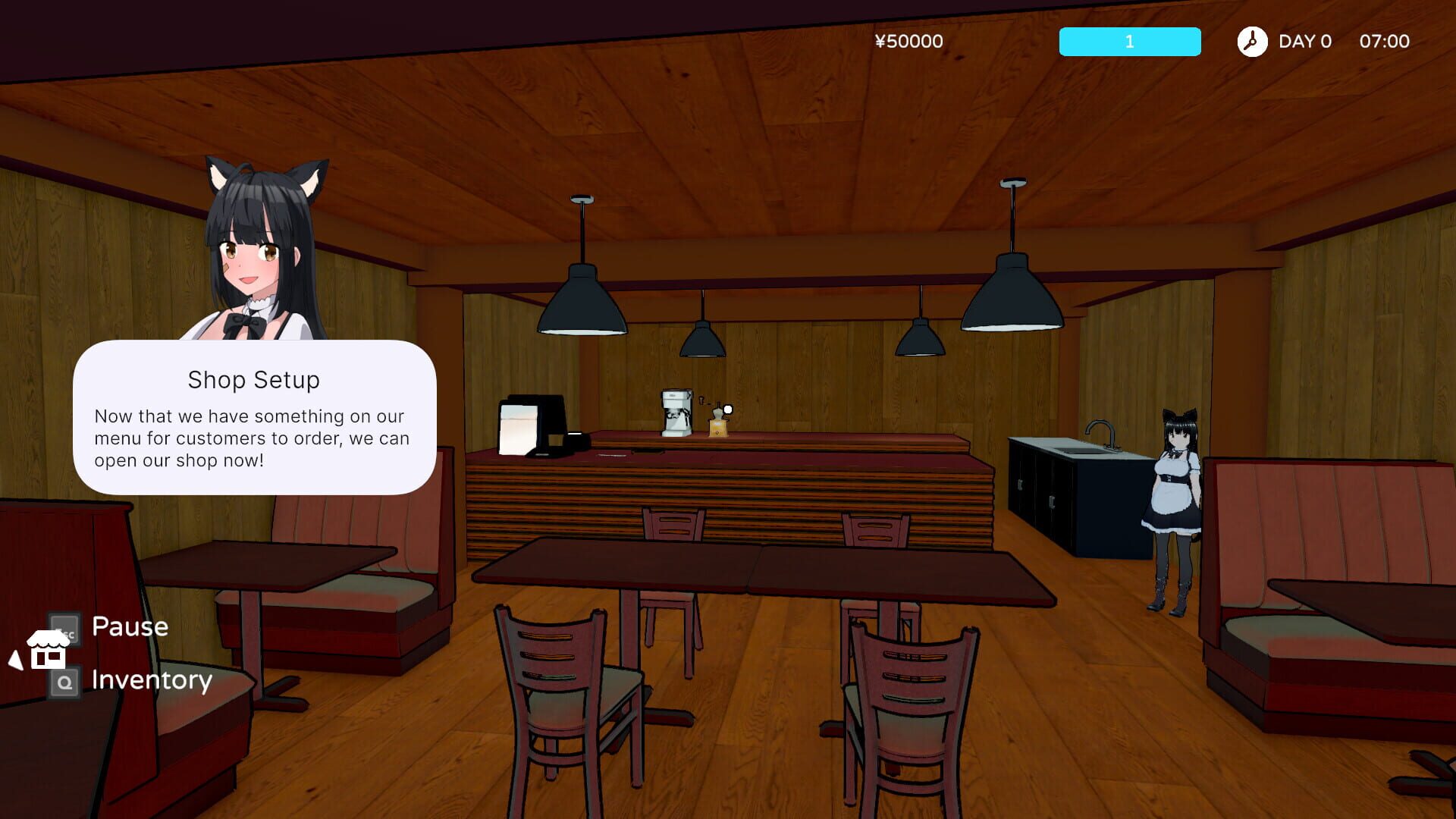Click the Q key icon next to Inventory
Image resolution: width=1456 pixels, height=819 pixels.
tap(63, 682)
